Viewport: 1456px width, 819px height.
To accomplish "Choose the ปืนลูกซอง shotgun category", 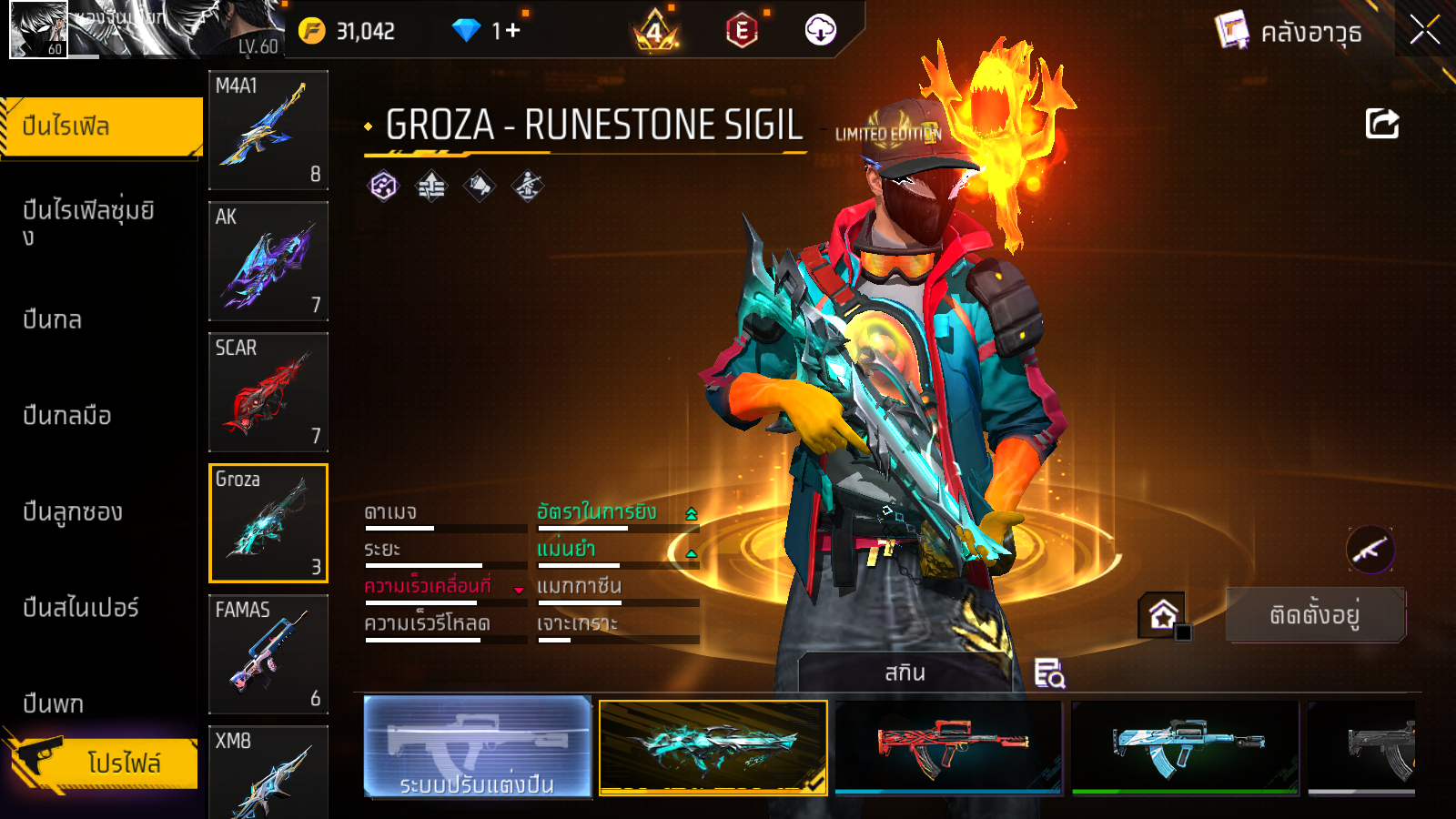I will point(73,511).
